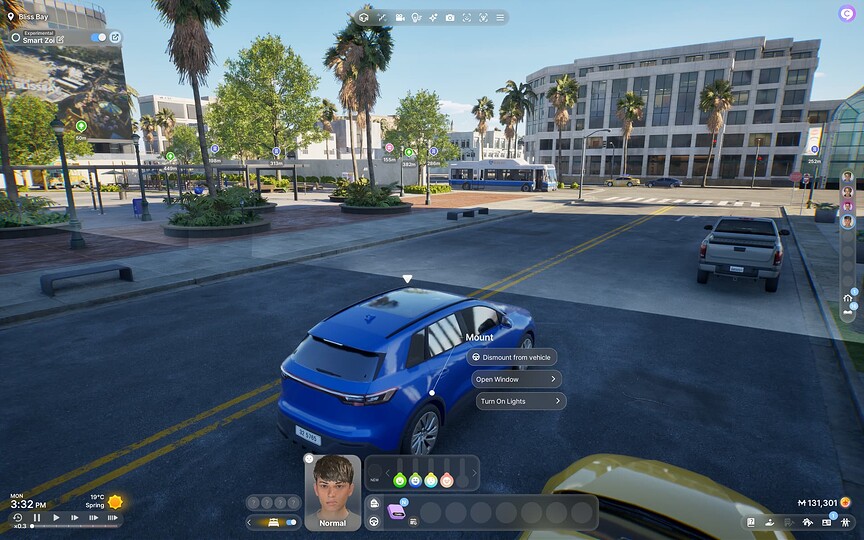Select the purple item in inventory slot

pyautogui.click(x=397, y=512)
